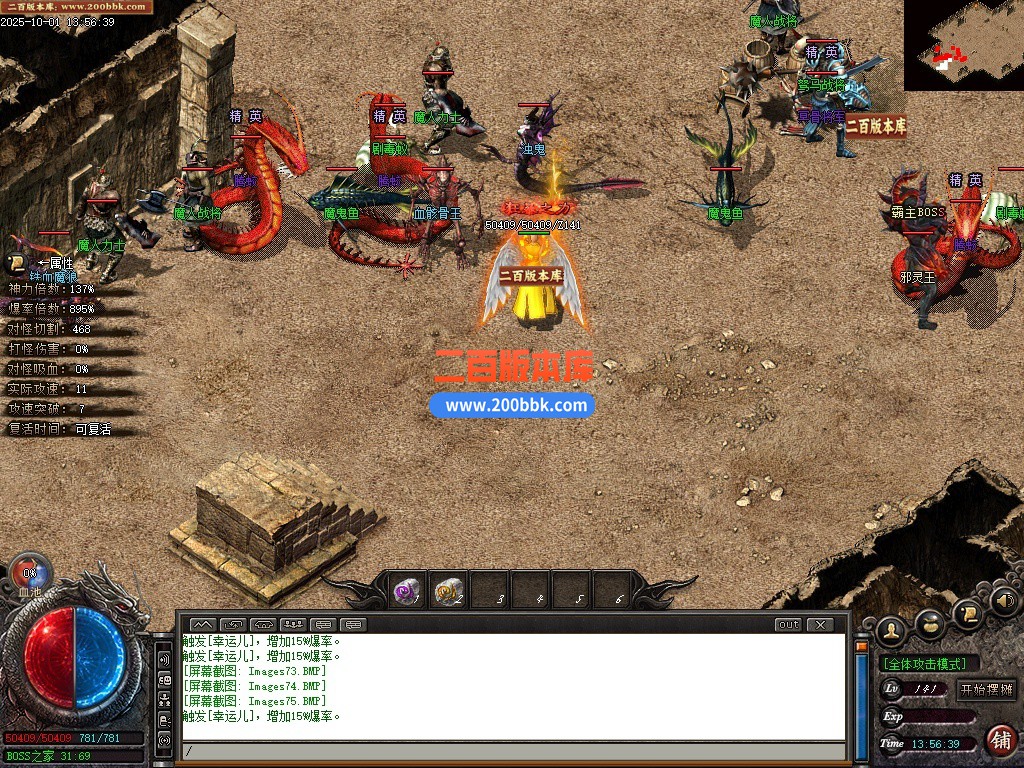1024x768 pixels.
Task: Toggle the sound speaker icon
Action: click(1004, 600)
